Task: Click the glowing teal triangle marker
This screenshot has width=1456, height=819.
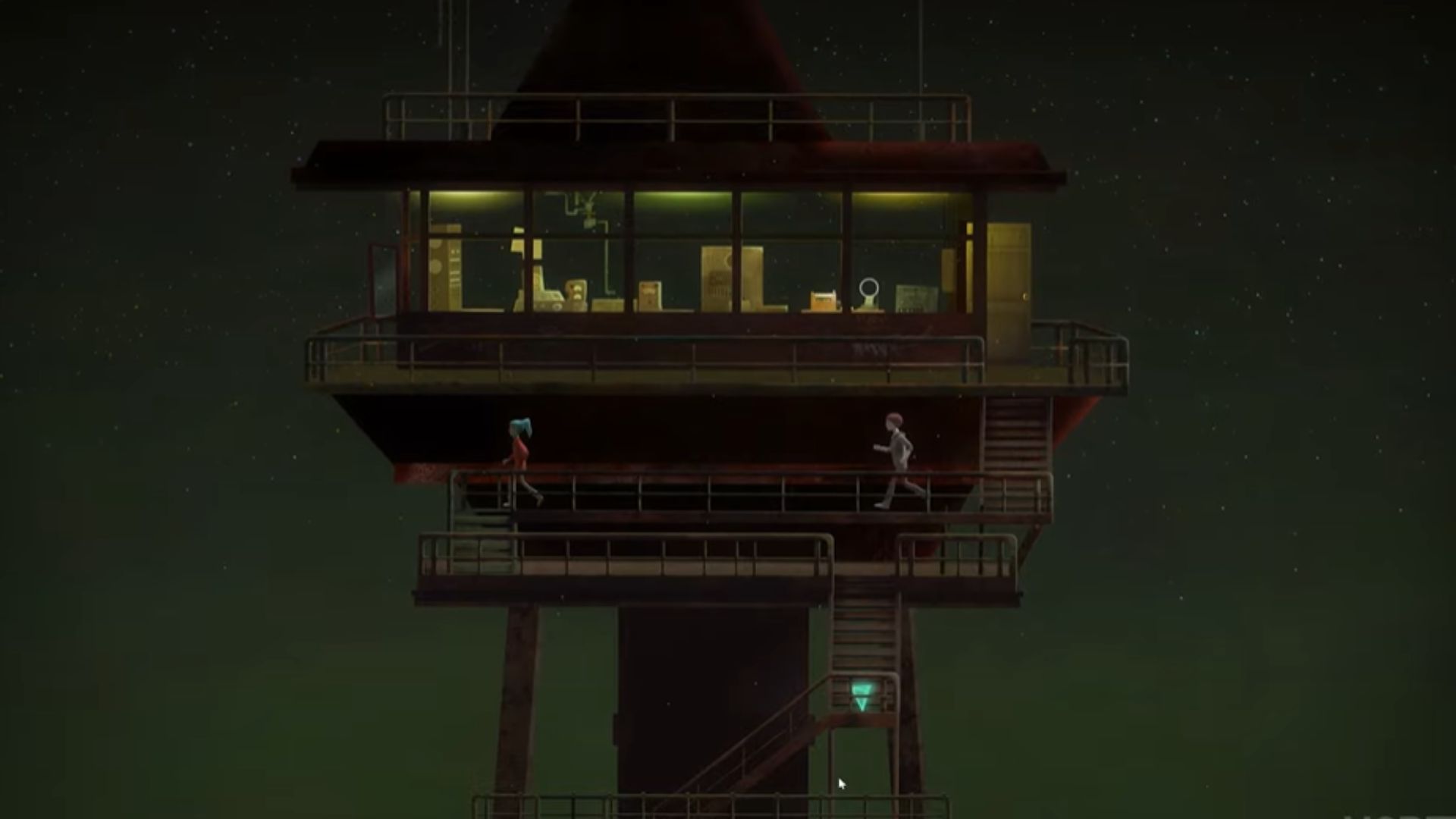Action: coord(861,695)
